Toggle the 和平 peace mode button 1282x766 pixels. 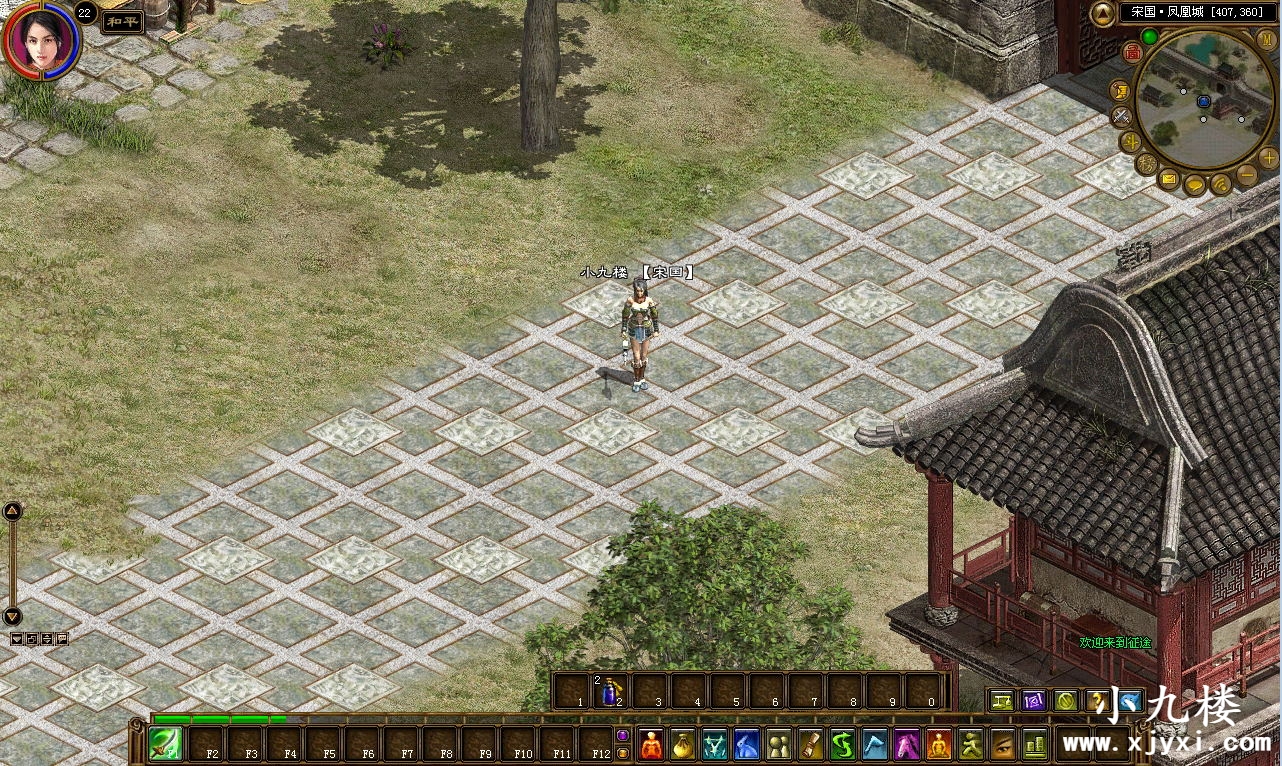coord(122,22)
